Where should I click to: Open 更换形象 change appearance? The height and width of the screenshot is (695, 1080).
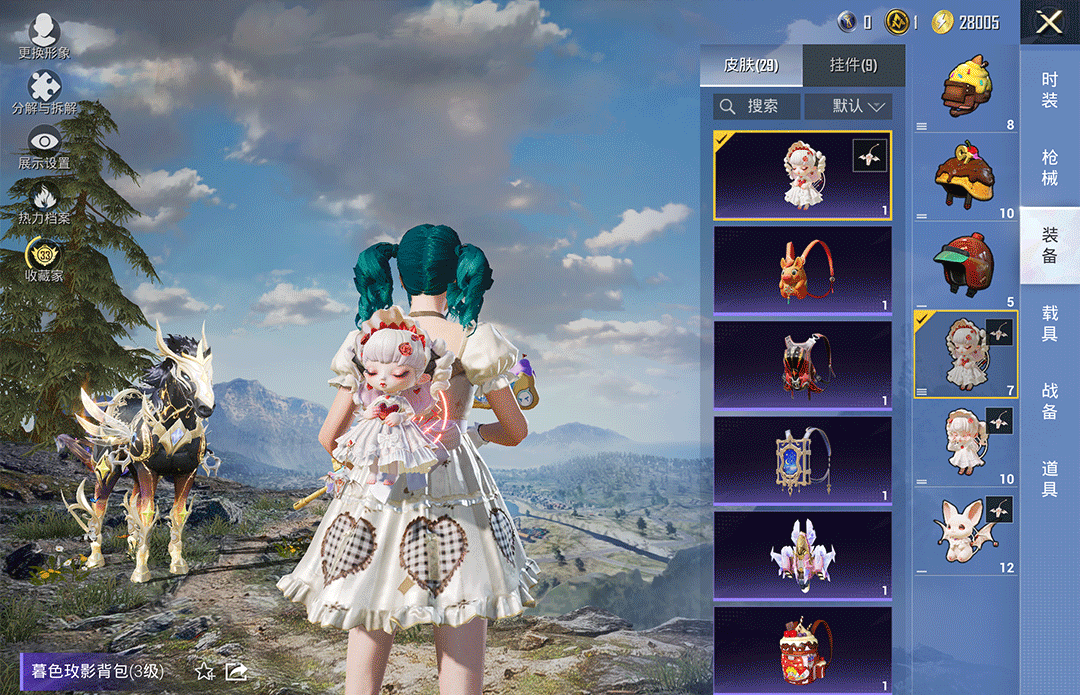tap(44, 33)
